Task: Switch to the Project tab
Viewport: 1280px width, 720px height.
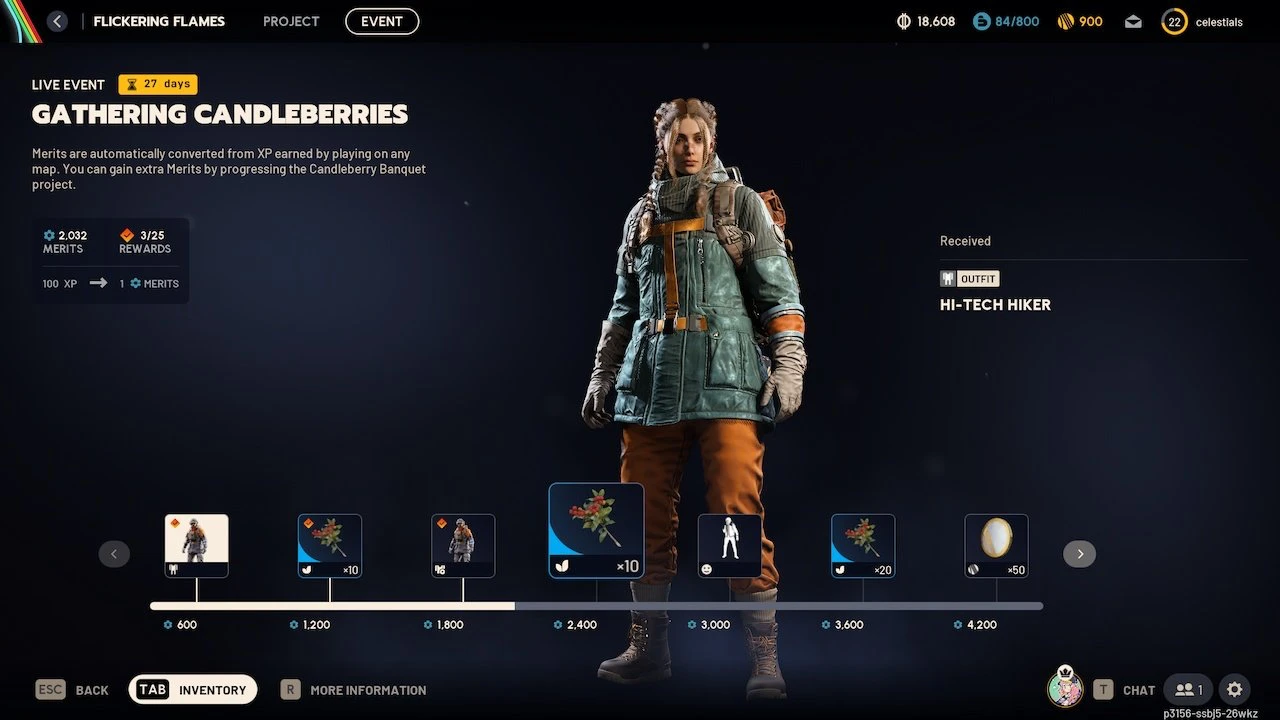Action: 291,21
